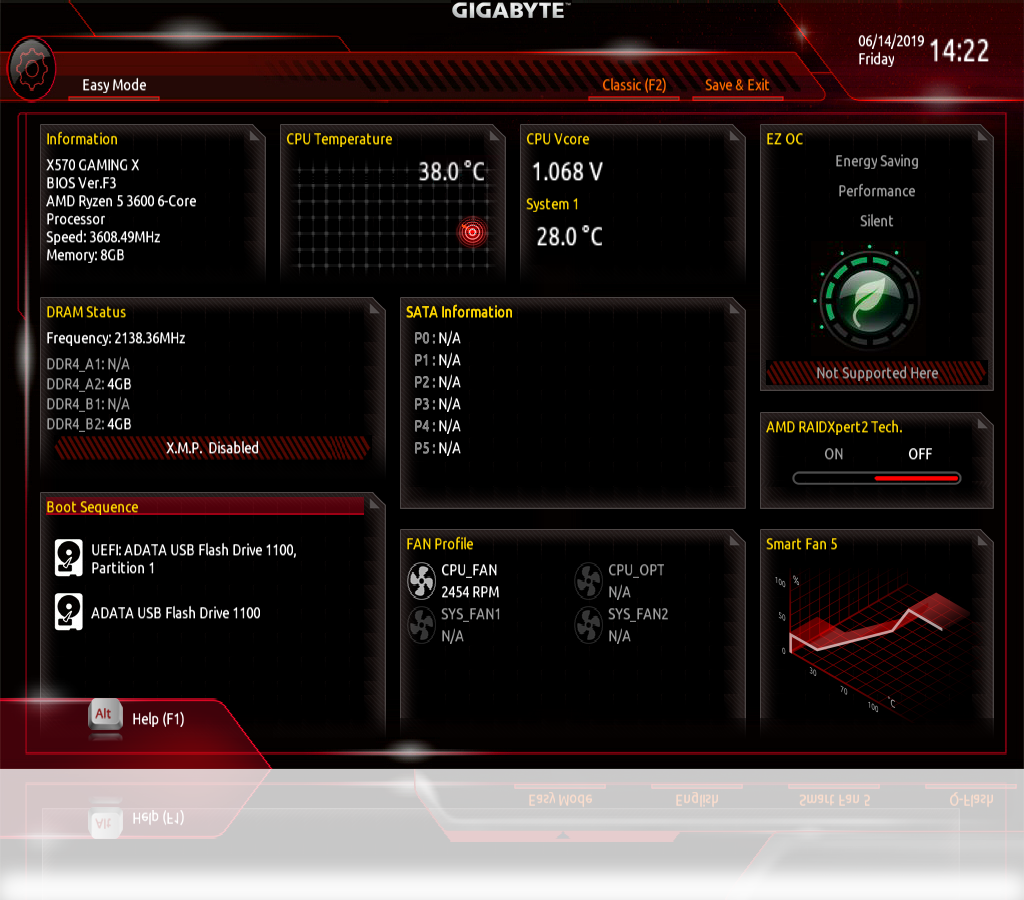The width and height of the screenshot is (1024, 900).
Task: Pick the Silent EZ OC profile
Action: pyautogui.click(x=876, y=221)
